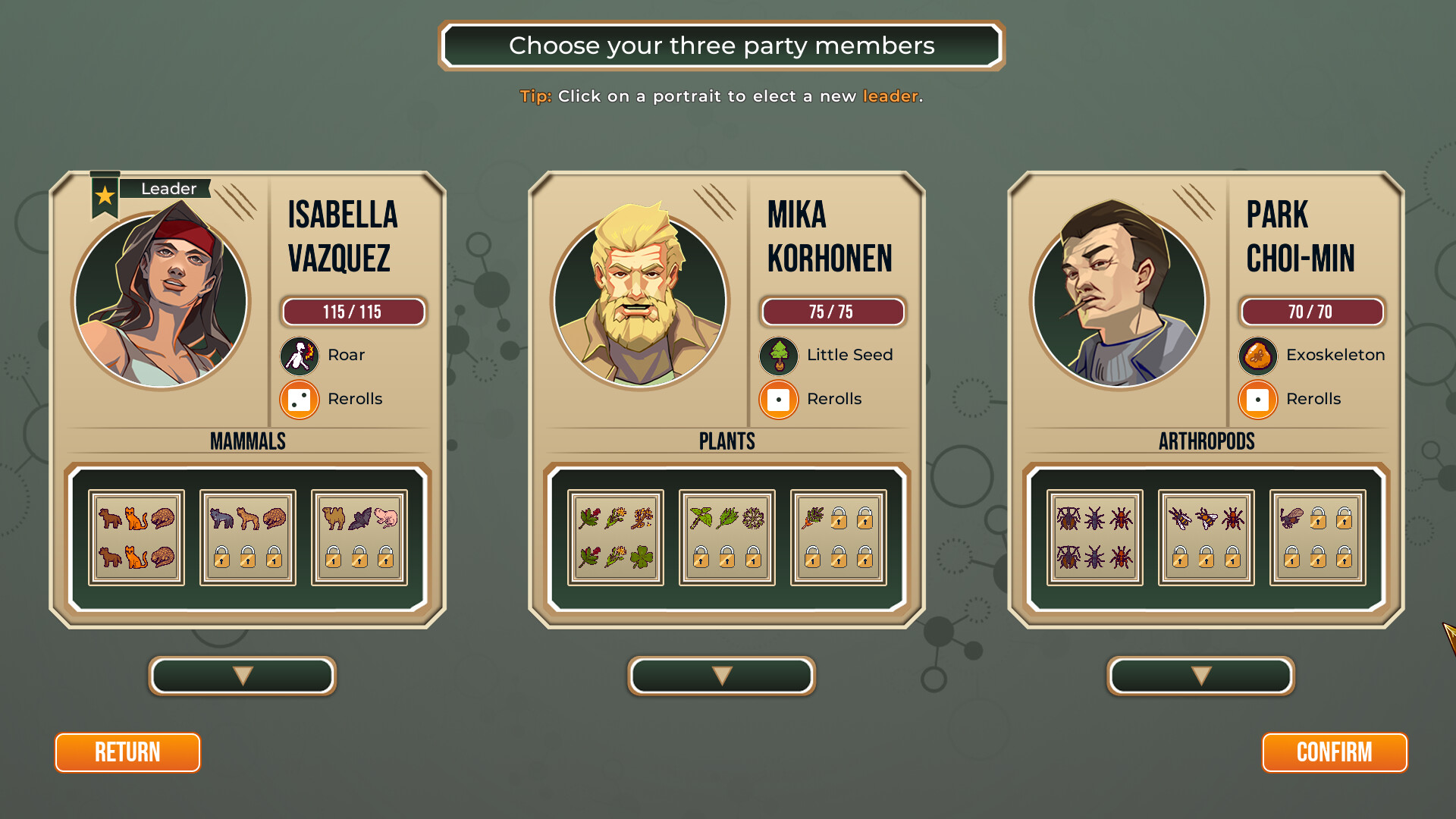Elect Mika Korhonen as leader via portrait
Viewport: 1456px width, 819px height.
click(x=640, y=300)
